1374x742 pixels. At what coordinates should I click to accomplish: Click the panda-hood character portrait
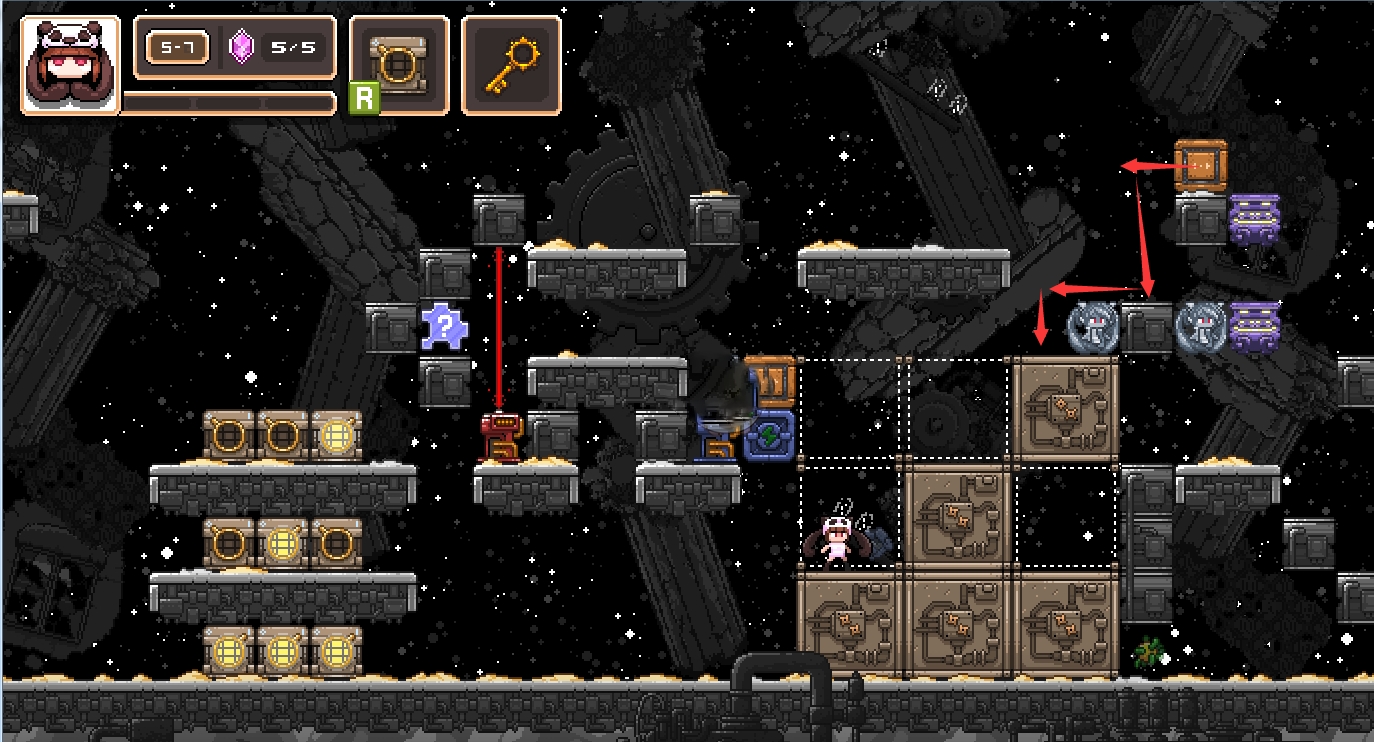pos(70,65)
